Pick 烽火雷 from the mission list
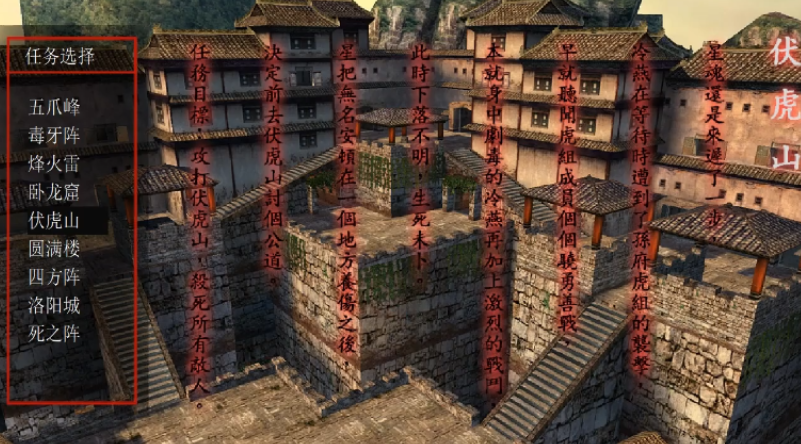The height and width of the screenshot is (444, 801). click(55, 163)
